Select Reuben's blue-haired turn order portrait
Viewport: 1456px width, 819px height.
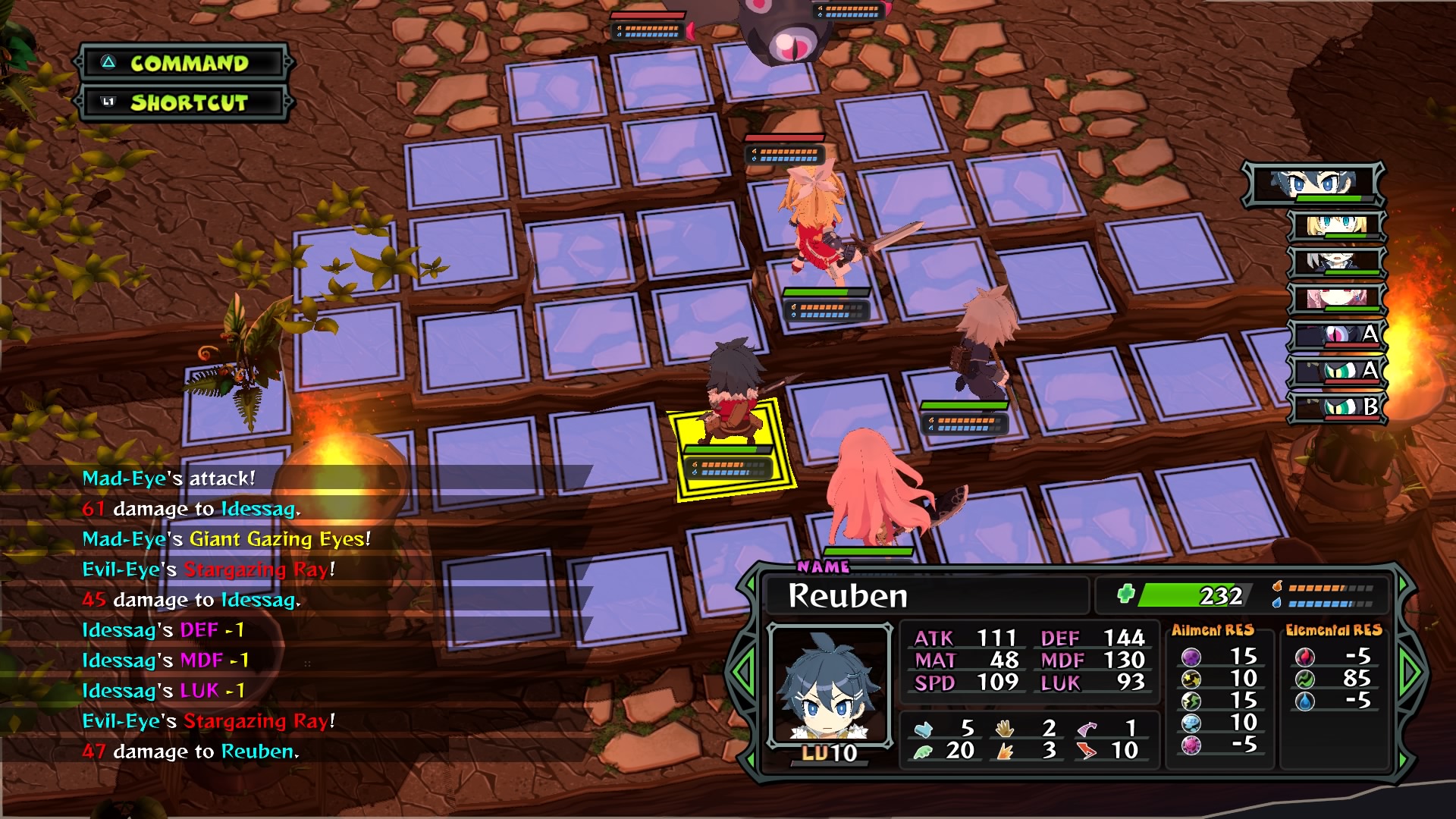point(1313,184)
